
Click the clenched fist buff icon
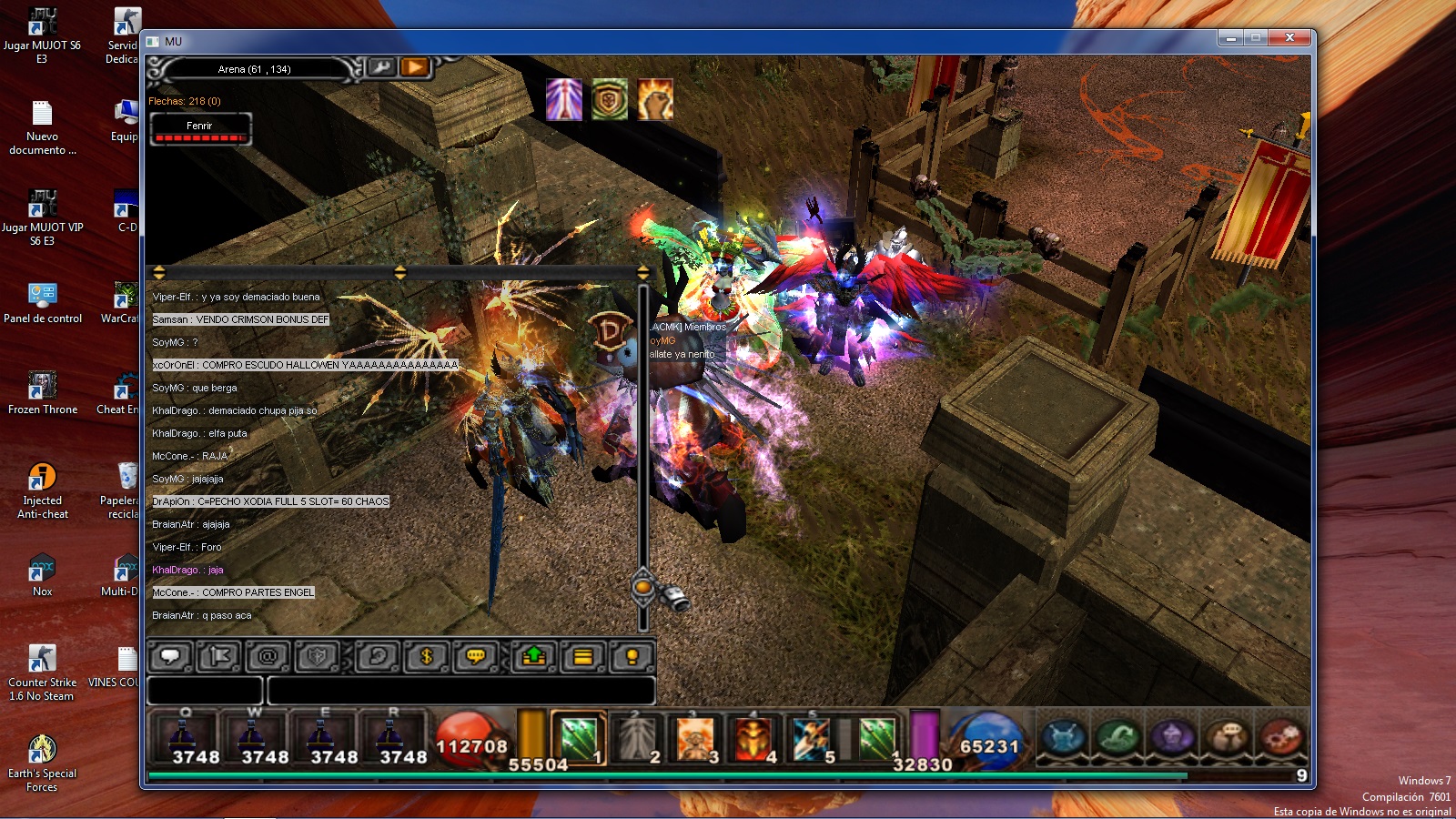655,99
